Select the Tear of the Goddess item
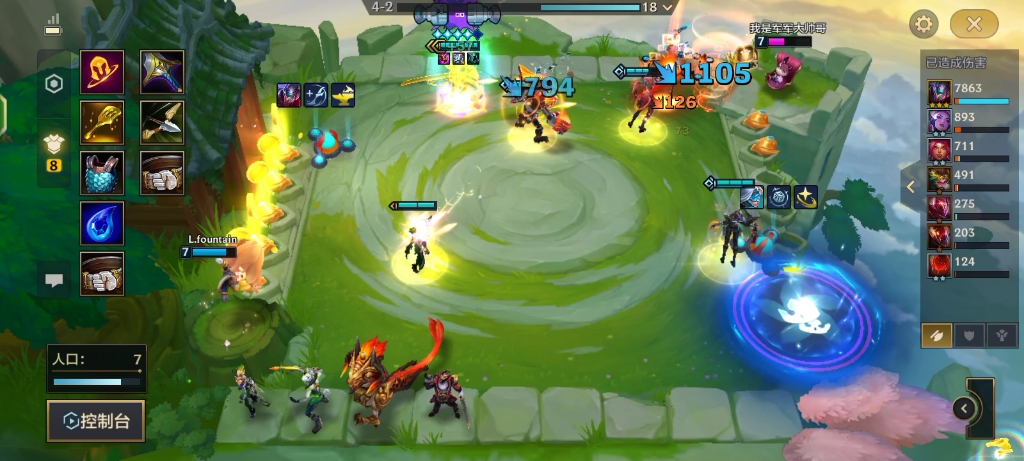Image resolution: width=1024 pixels, height=461 pixels. click(102, 223)
